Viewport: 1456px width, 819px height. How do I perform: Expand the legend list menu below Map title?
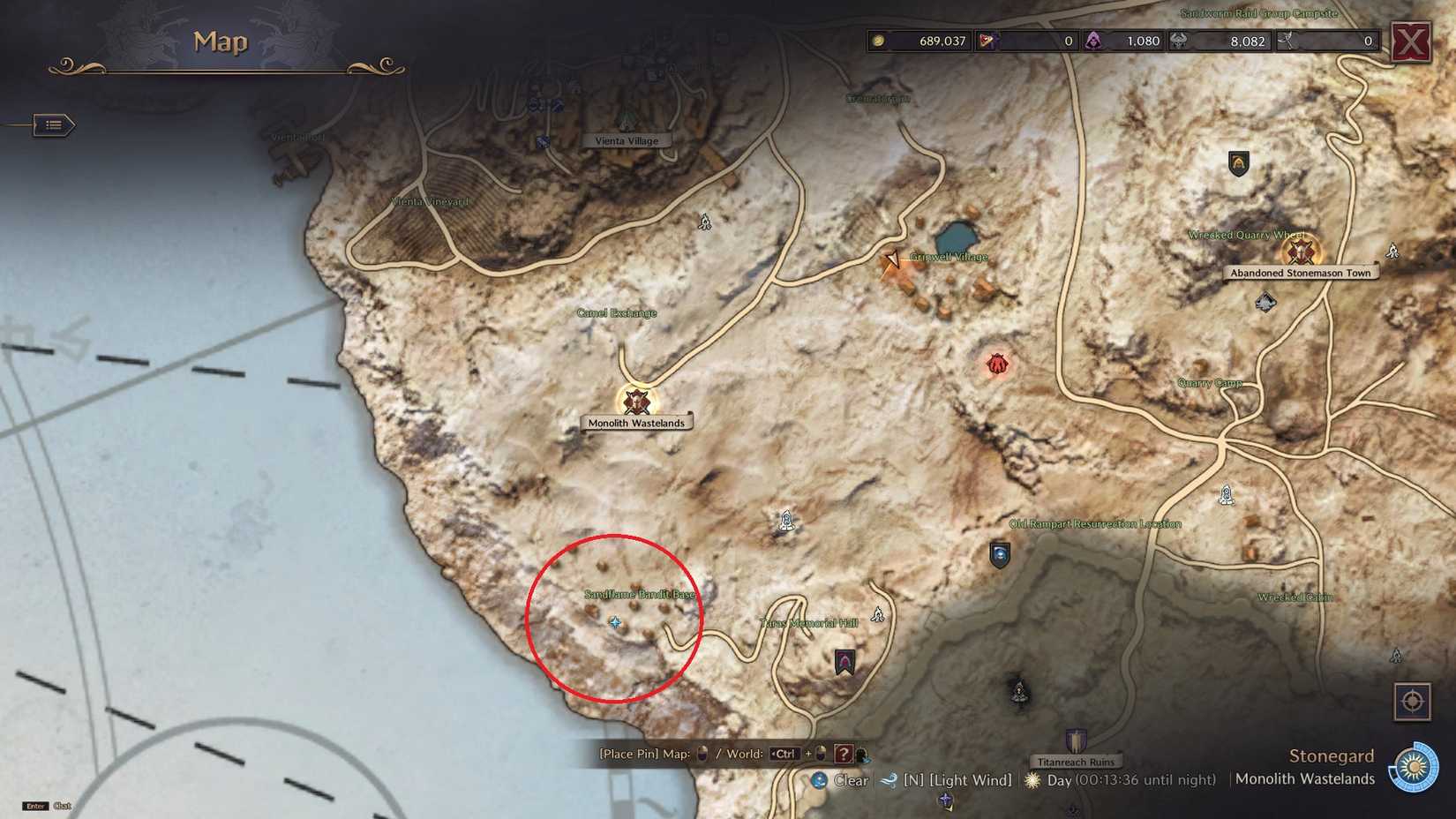point(50,124)
